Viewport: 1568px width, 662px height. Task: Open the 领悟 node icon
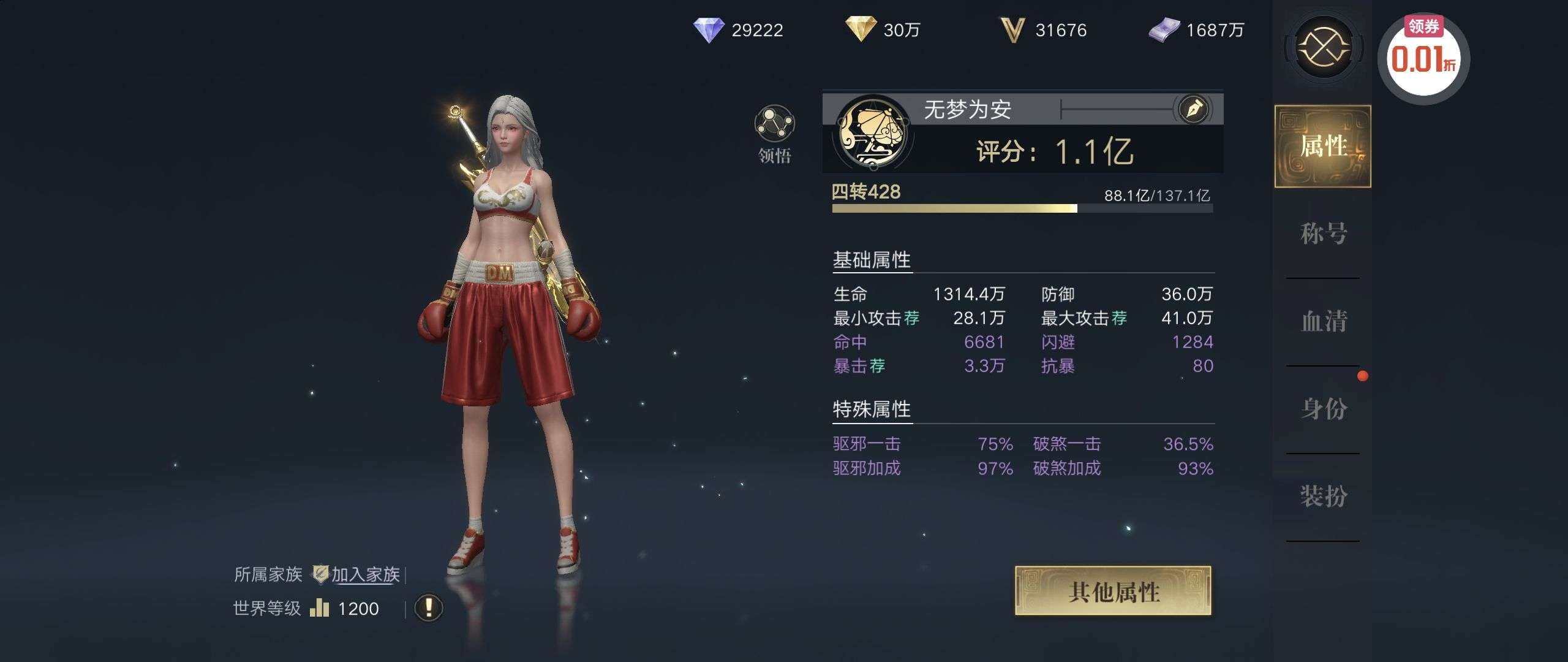coord(774,124)
